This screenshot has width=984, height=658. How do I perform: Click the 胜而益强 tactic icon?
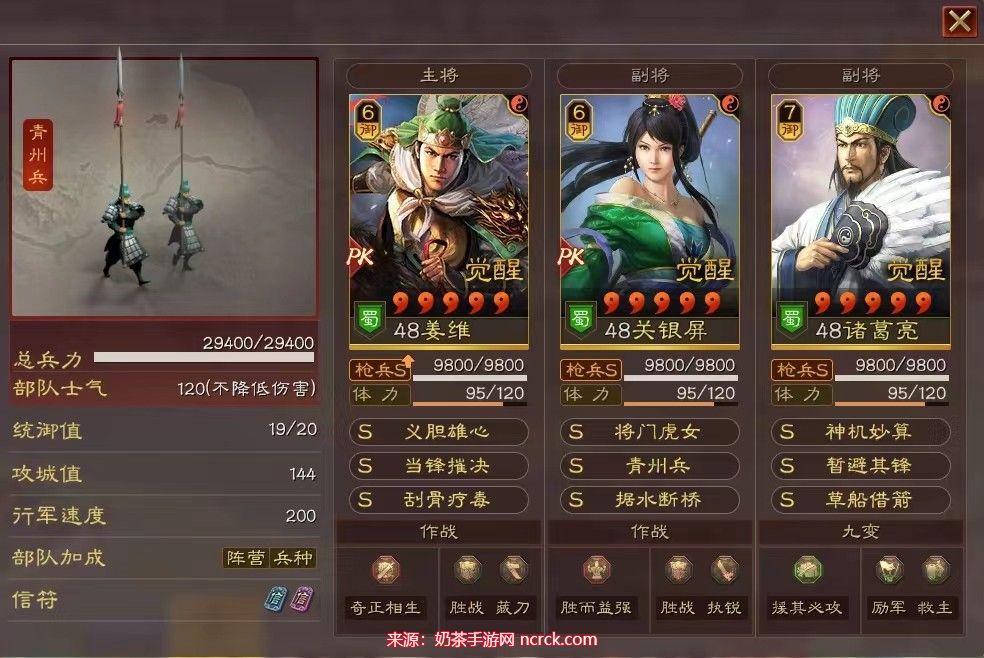[597, 571]
